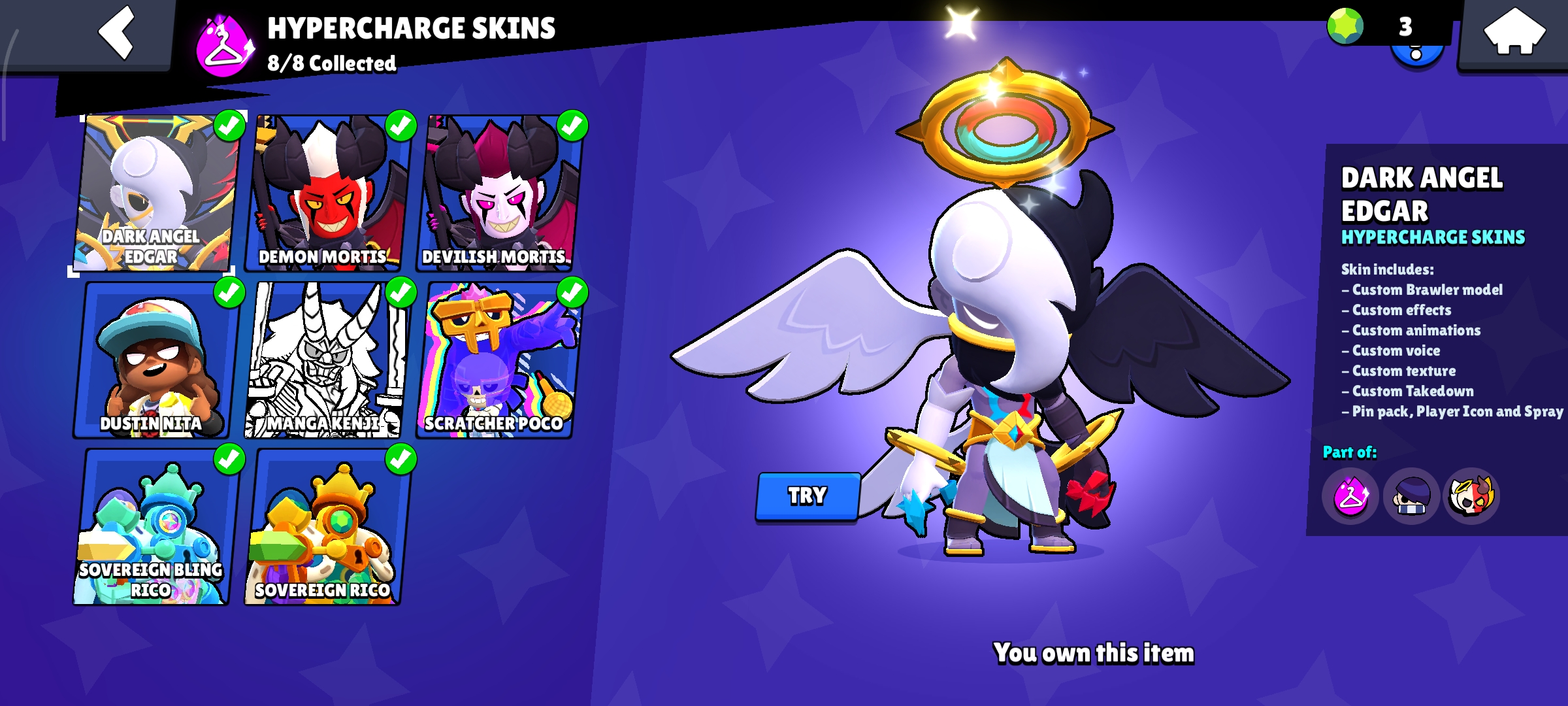View the Sovereign Rico skin card
This screenshot has width=1568, height=706.
click(325, 527)
